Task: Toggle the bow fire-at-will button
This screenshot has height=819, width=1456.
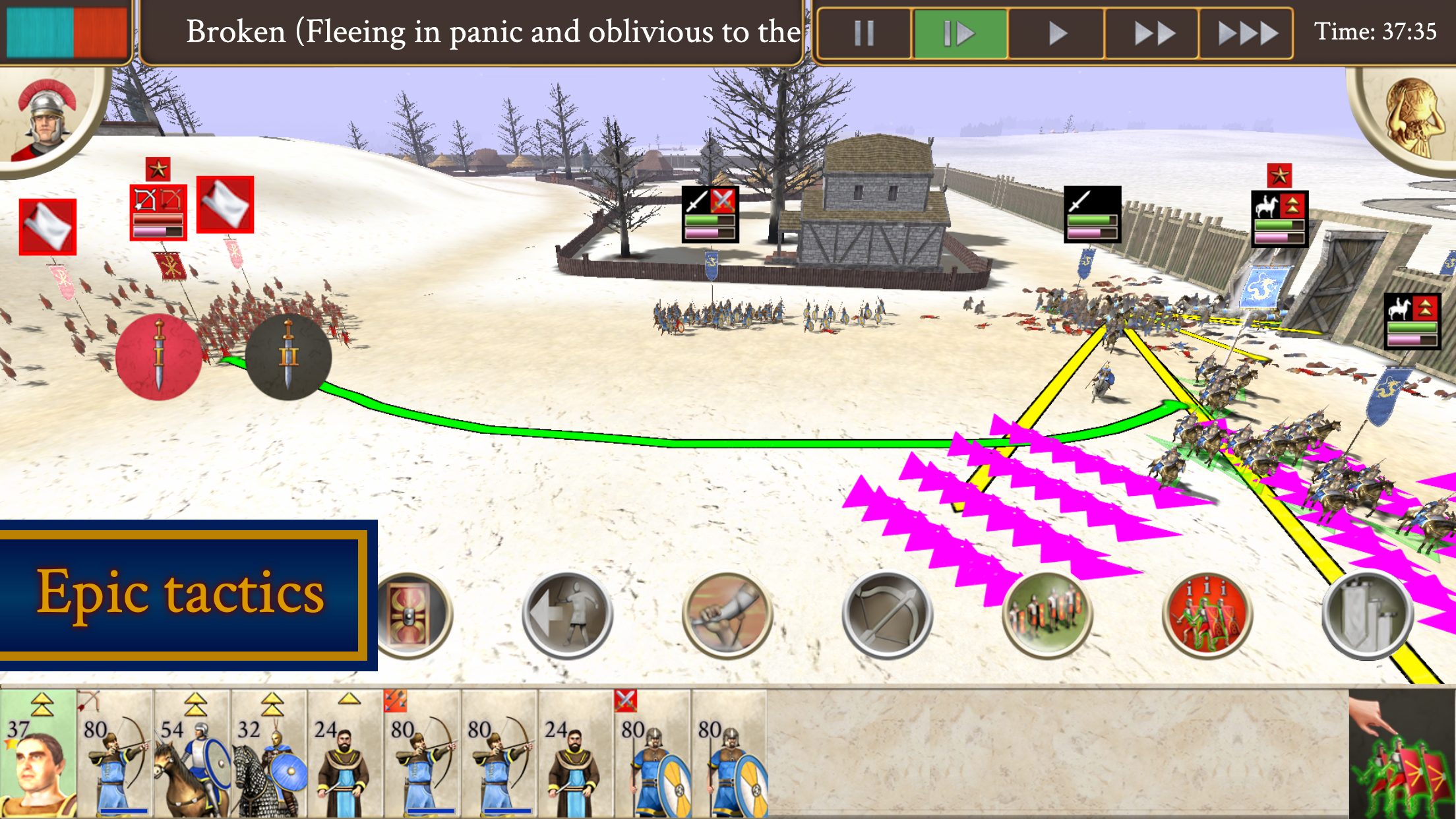Action: click(887, 615)
